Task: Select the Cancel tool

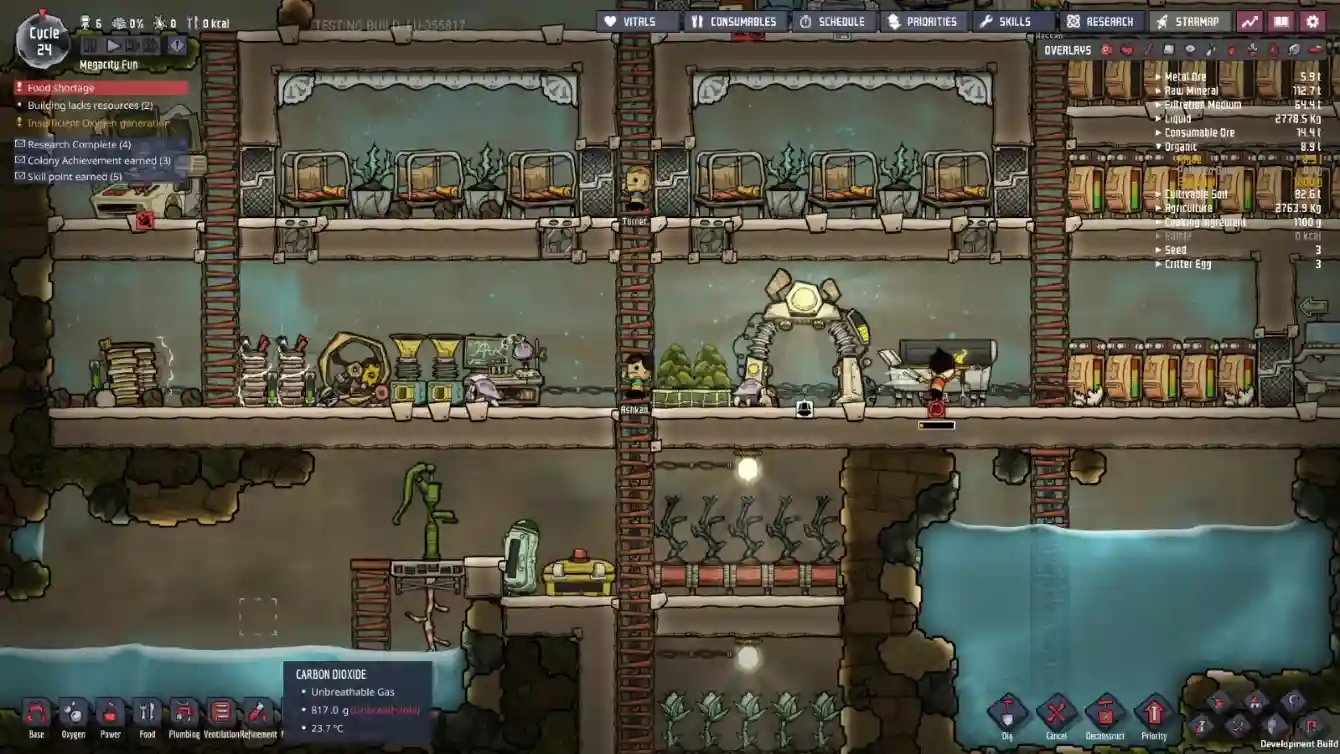Action: pyautogui.click(x=1056, y=715)
